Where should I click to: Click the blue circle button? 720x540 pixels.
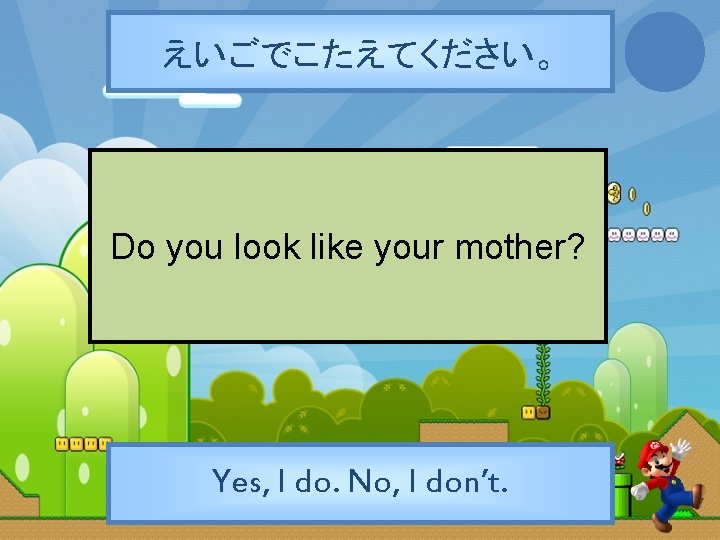(x=664, y=51)
